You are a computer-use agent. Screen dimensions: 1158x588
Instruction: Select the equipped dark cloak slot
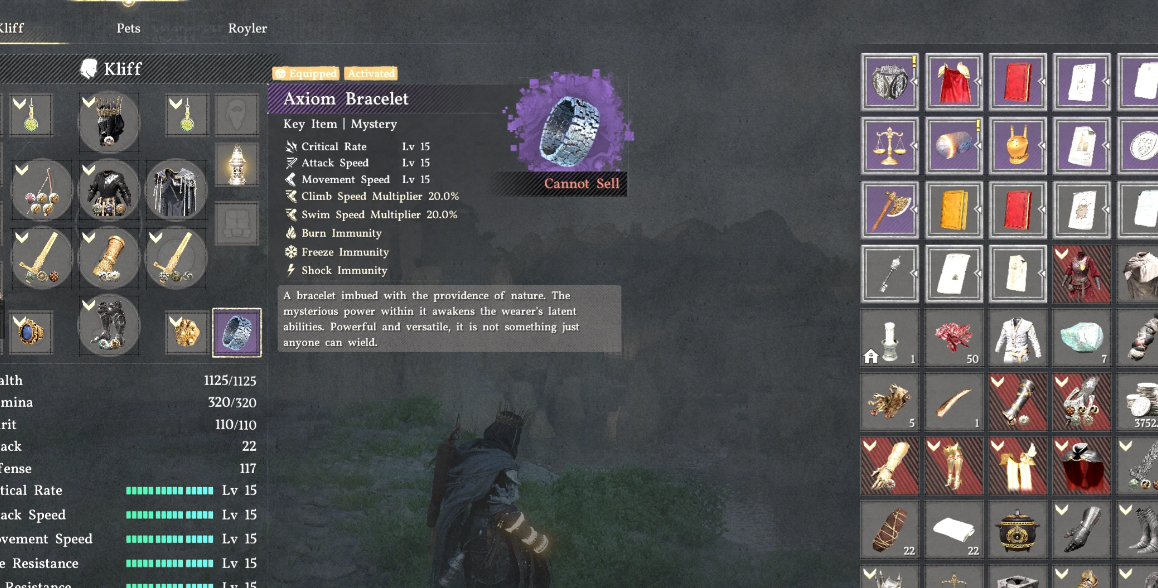point(176,188)
